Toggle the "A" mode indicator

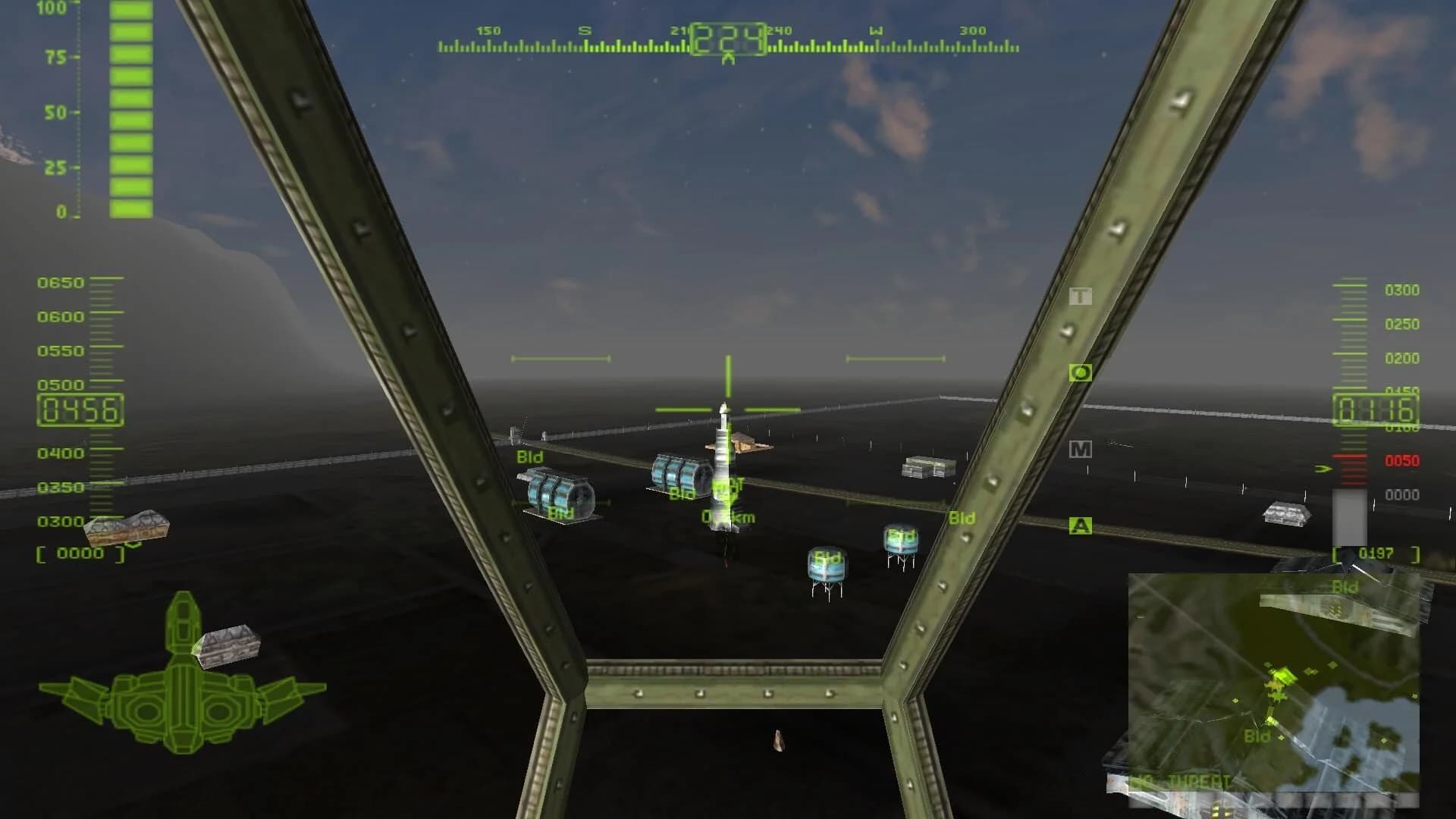(1080, 524)
